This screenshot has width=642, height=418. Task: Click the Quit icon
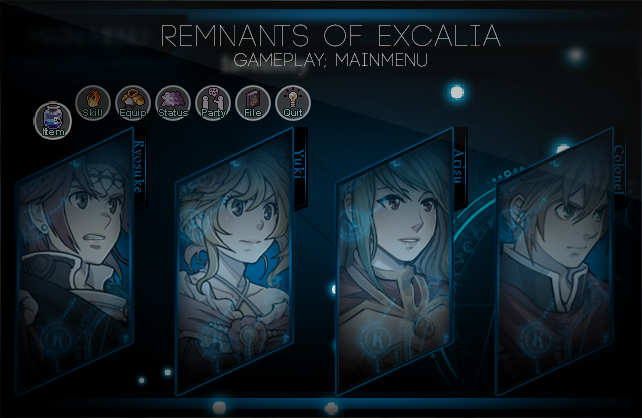pyautogui.click(x=293, y=102)
